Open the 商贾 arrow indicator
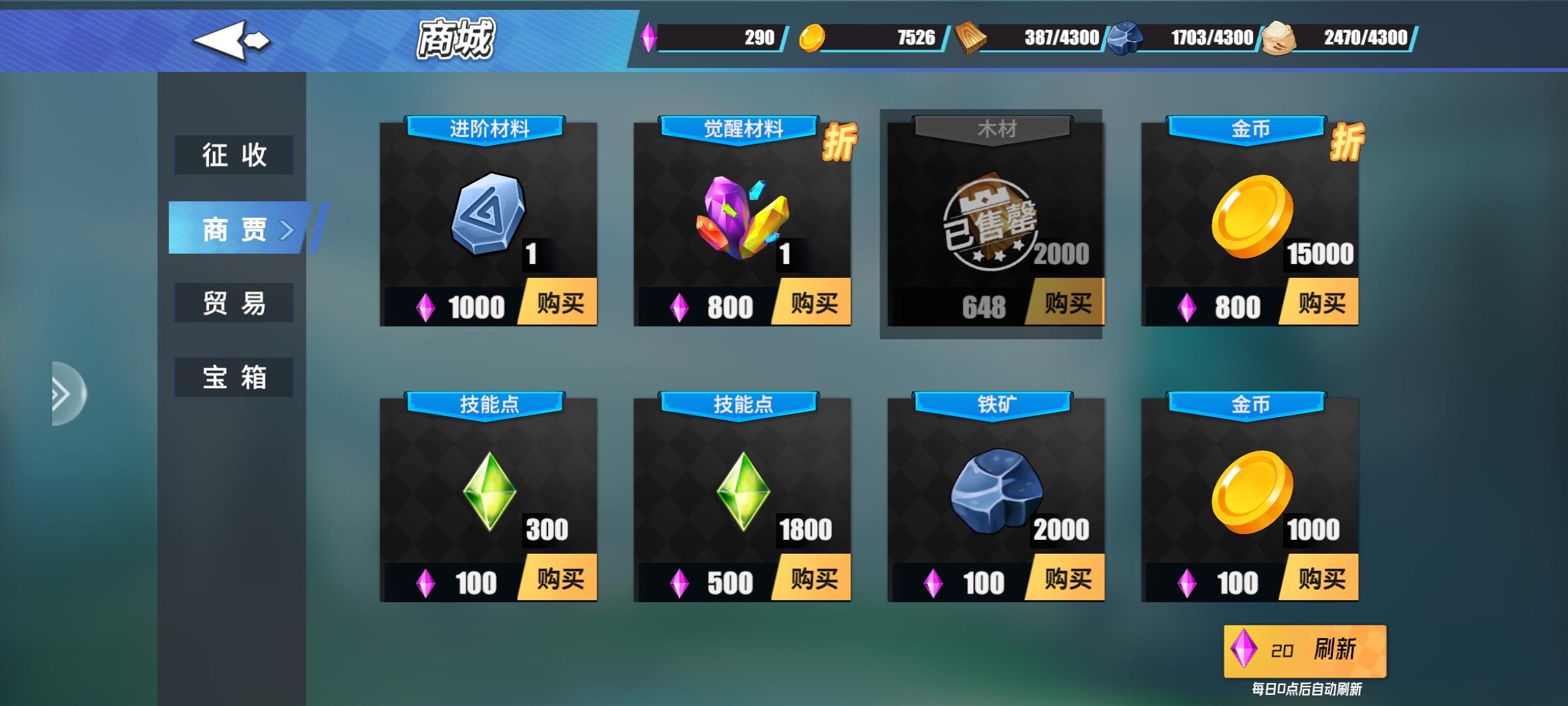 [x=288, y=230]
